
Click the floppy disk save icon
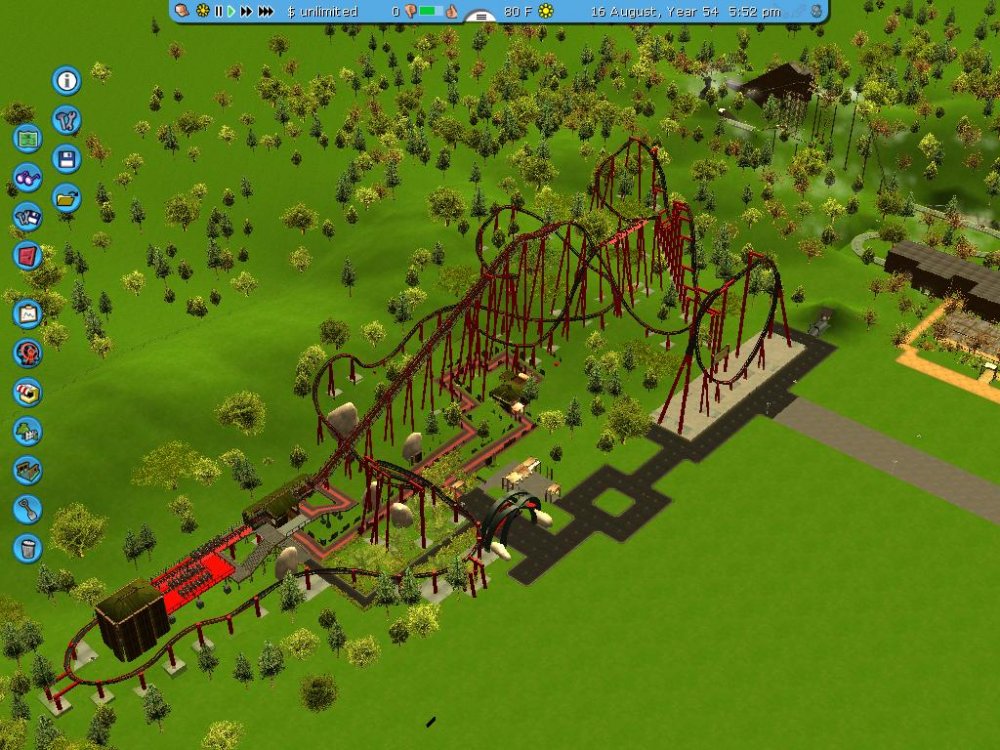coord(67,159)
